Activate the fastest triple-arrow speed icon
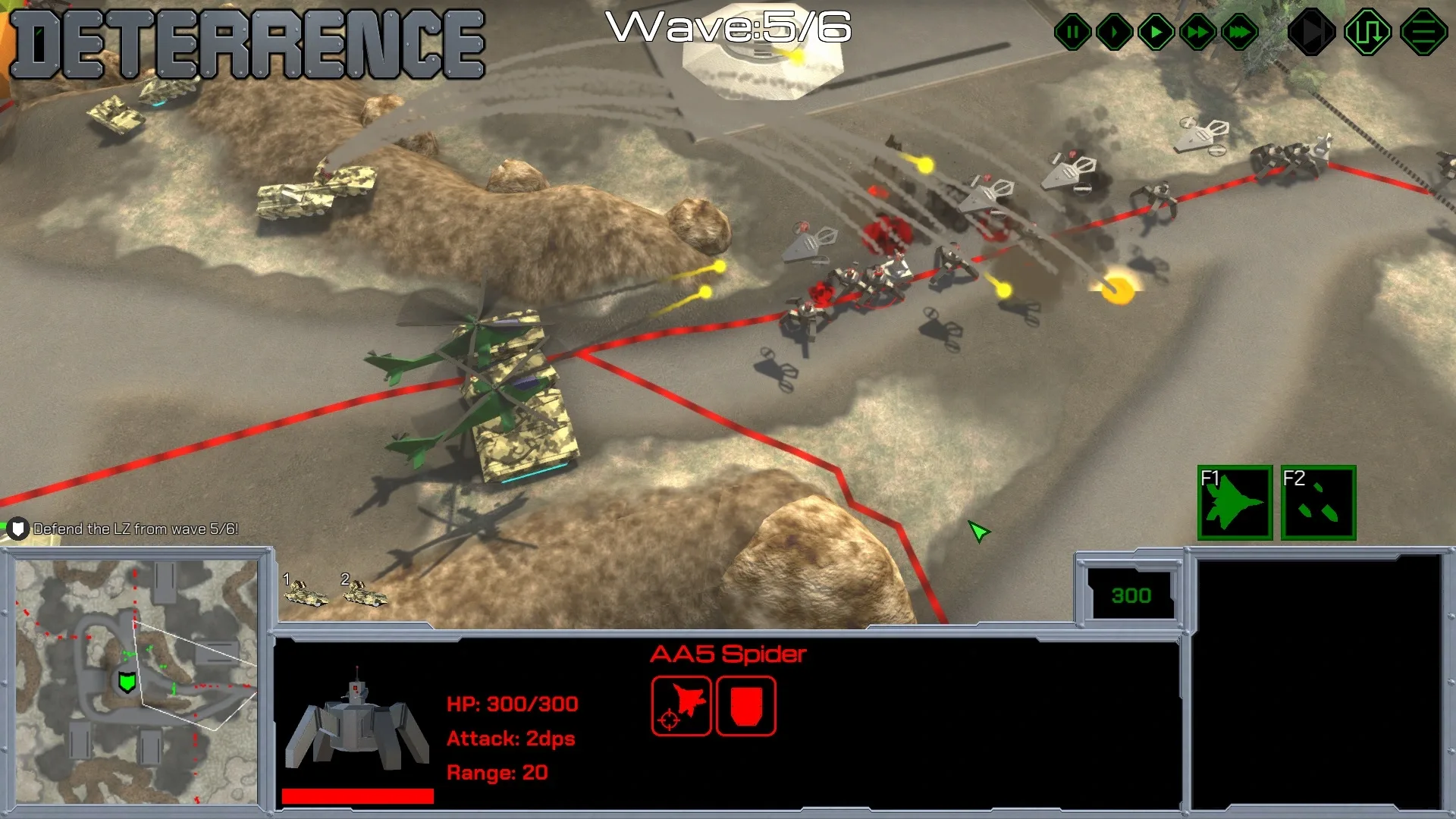Viewport: 1456px width, 819px height. 1239,32
